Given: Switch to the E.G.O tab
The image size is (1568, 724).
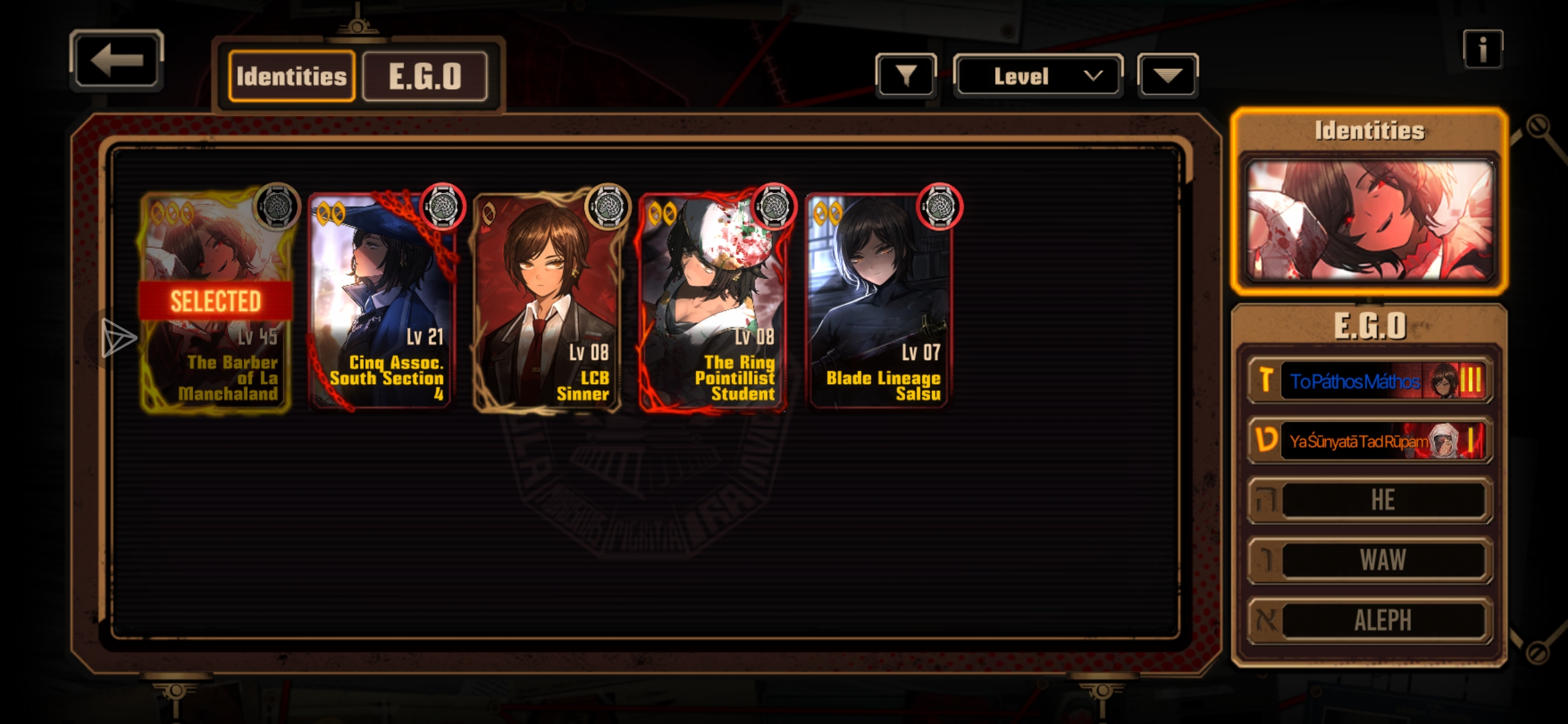Looking at the screenshot, I should 425,76.
